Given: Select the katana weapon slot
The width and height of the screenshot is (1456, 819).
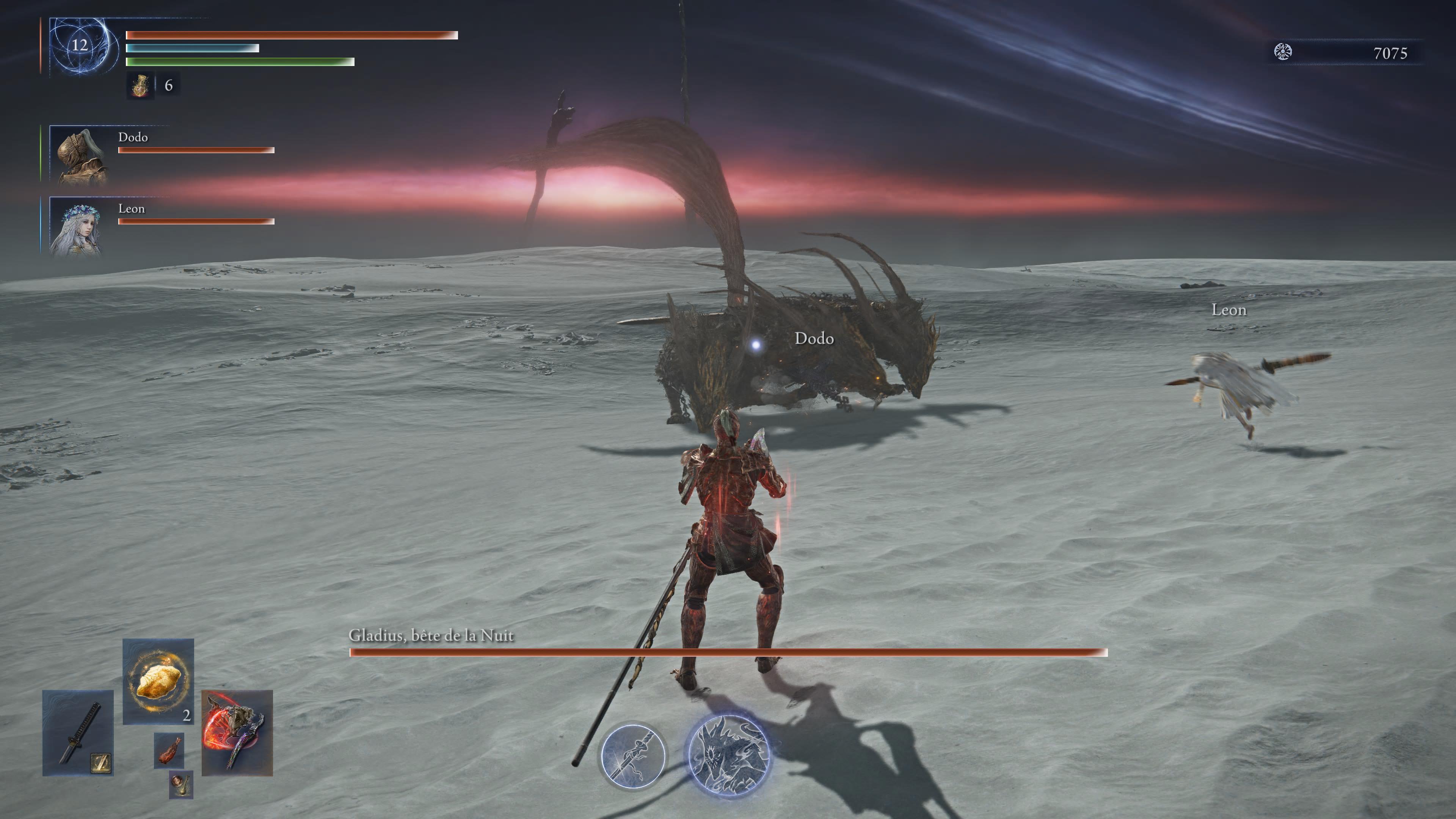Looking at the screenshot, I should point(78,733).
